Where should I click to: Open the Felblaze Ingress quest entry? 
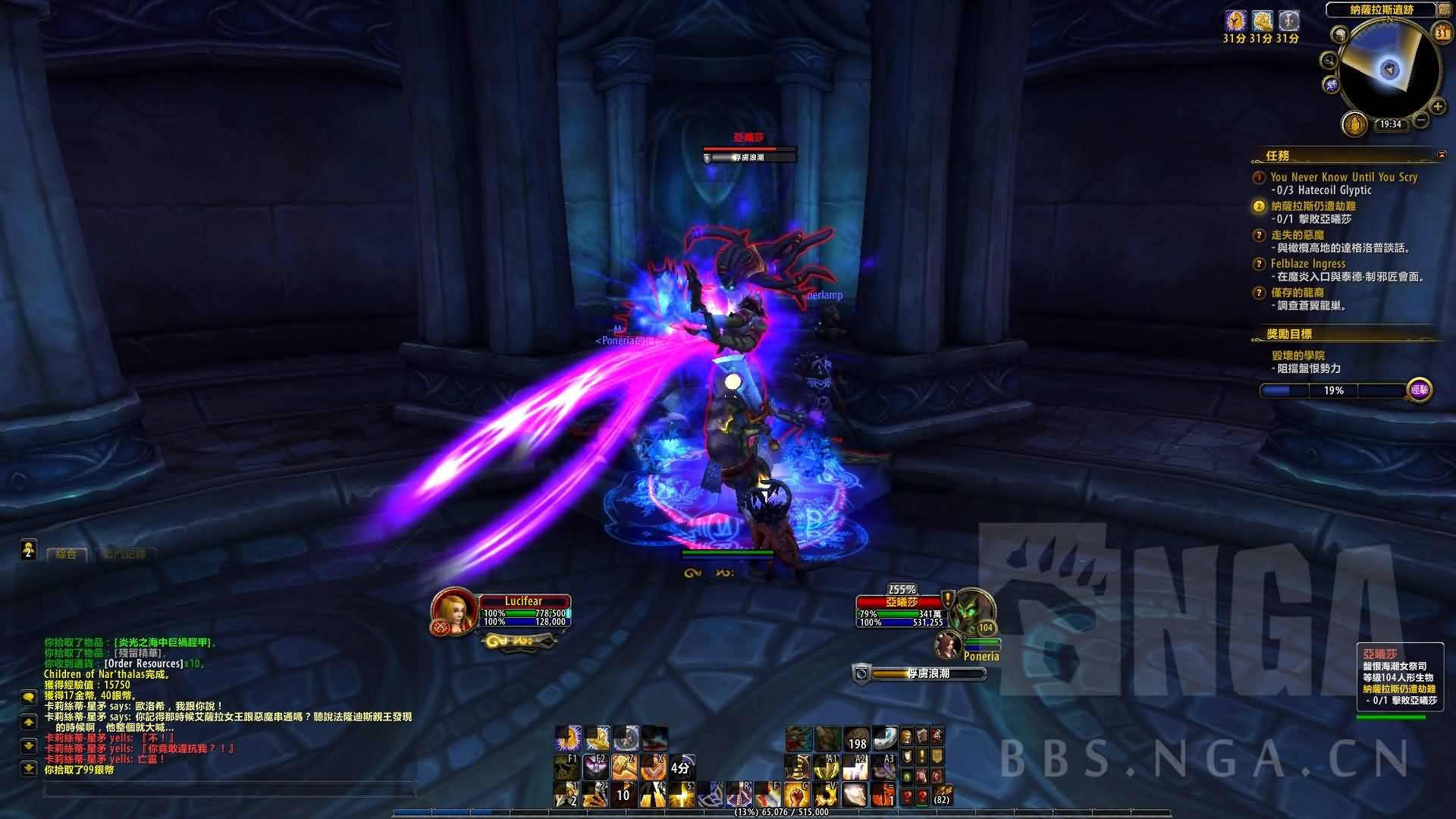1308,264
